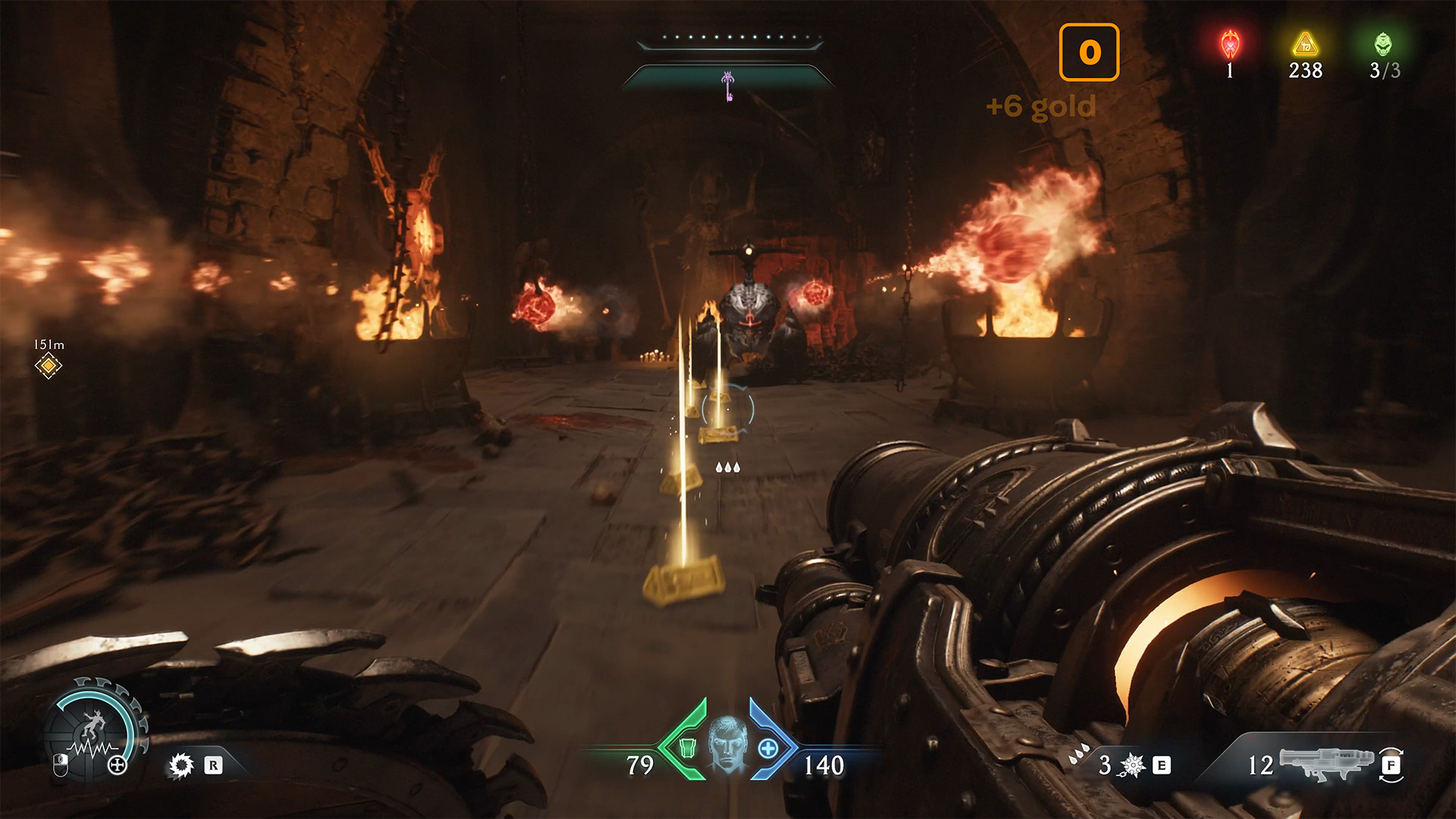Click the purple key marker on the compass
Screen dimensions: 1456x819
tap(728, 86)
